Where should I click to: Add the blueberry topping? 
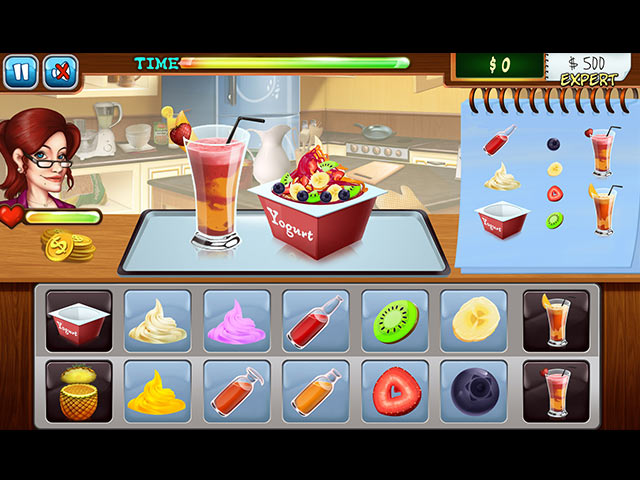pos(474,390)
